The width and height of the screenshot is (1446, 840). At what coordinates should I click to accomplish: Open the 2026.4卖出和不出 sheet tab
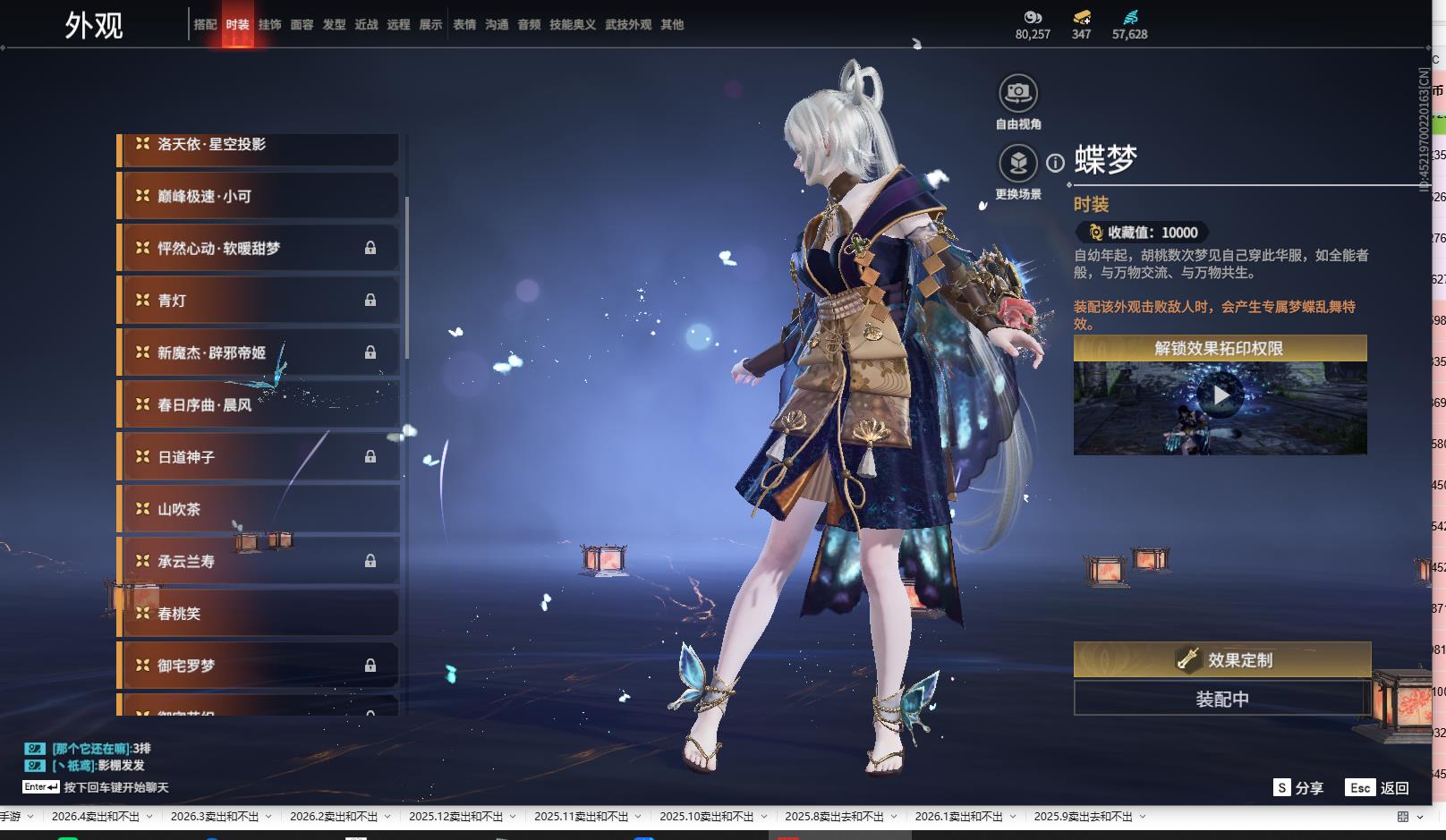coord(96,817)
